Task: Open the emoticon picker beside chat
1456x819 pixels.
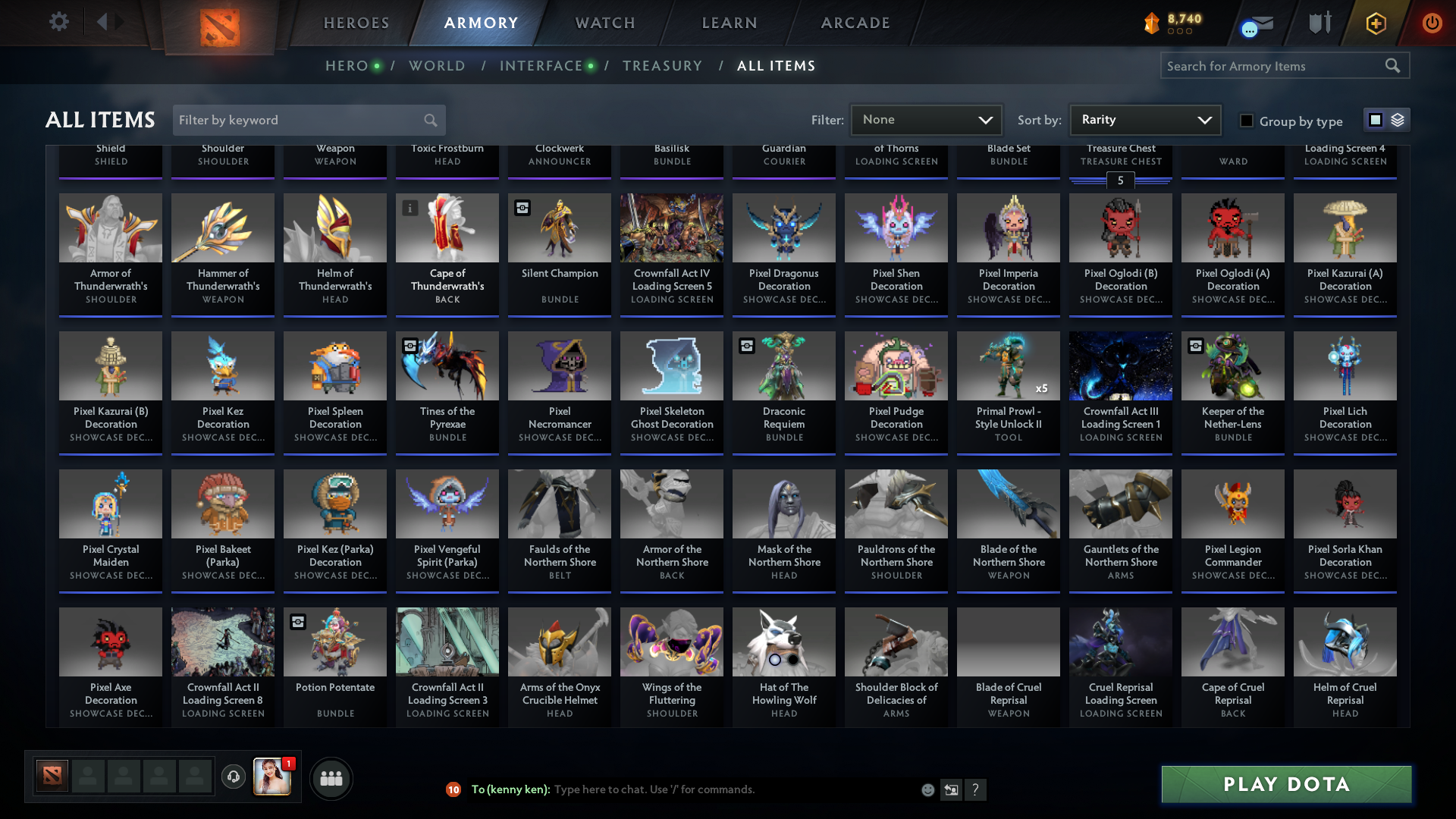Action: [927, 789]
